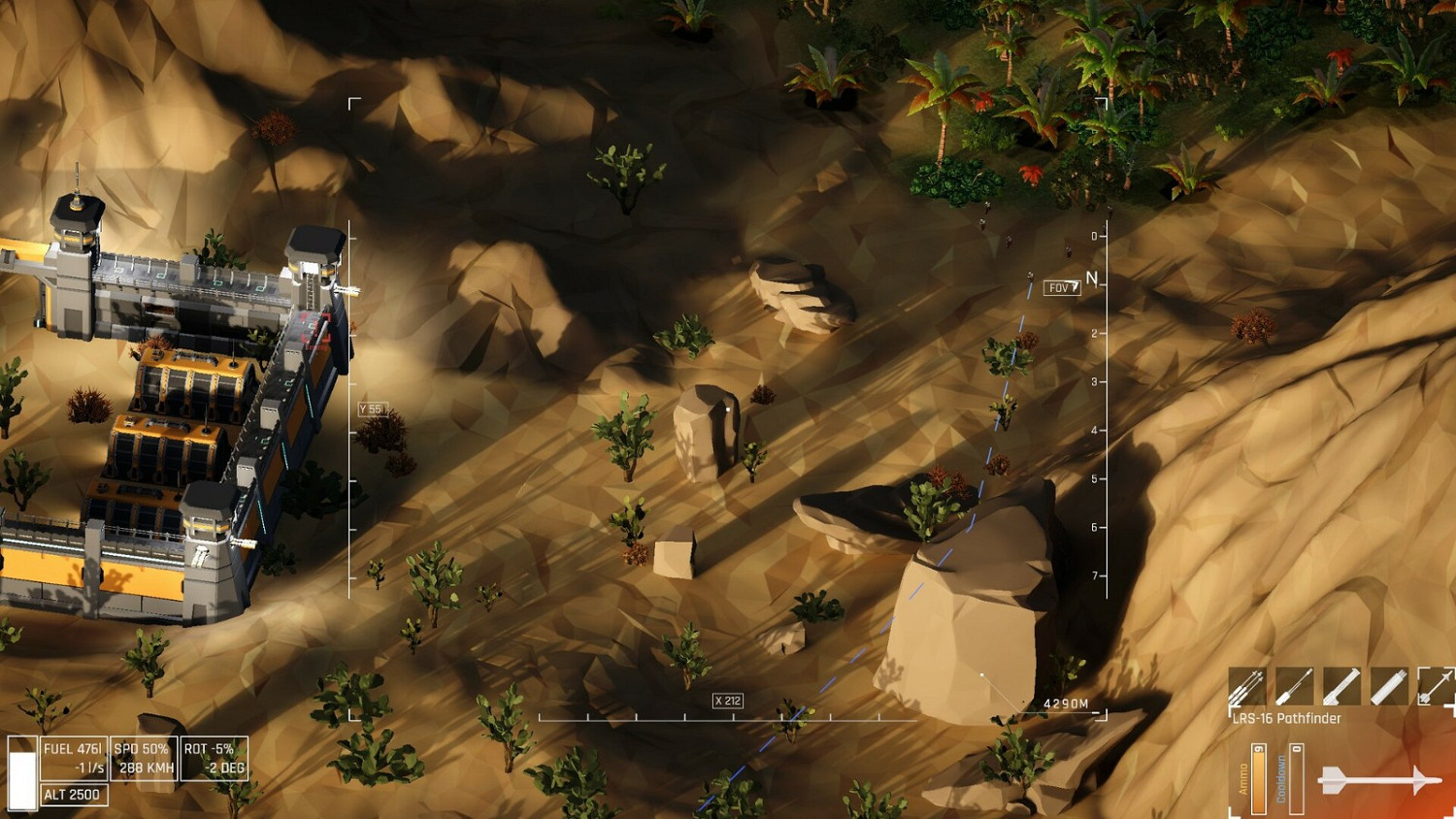Select the targeting bracket at screen center
1456x819 pixels.
pos(728,408)
